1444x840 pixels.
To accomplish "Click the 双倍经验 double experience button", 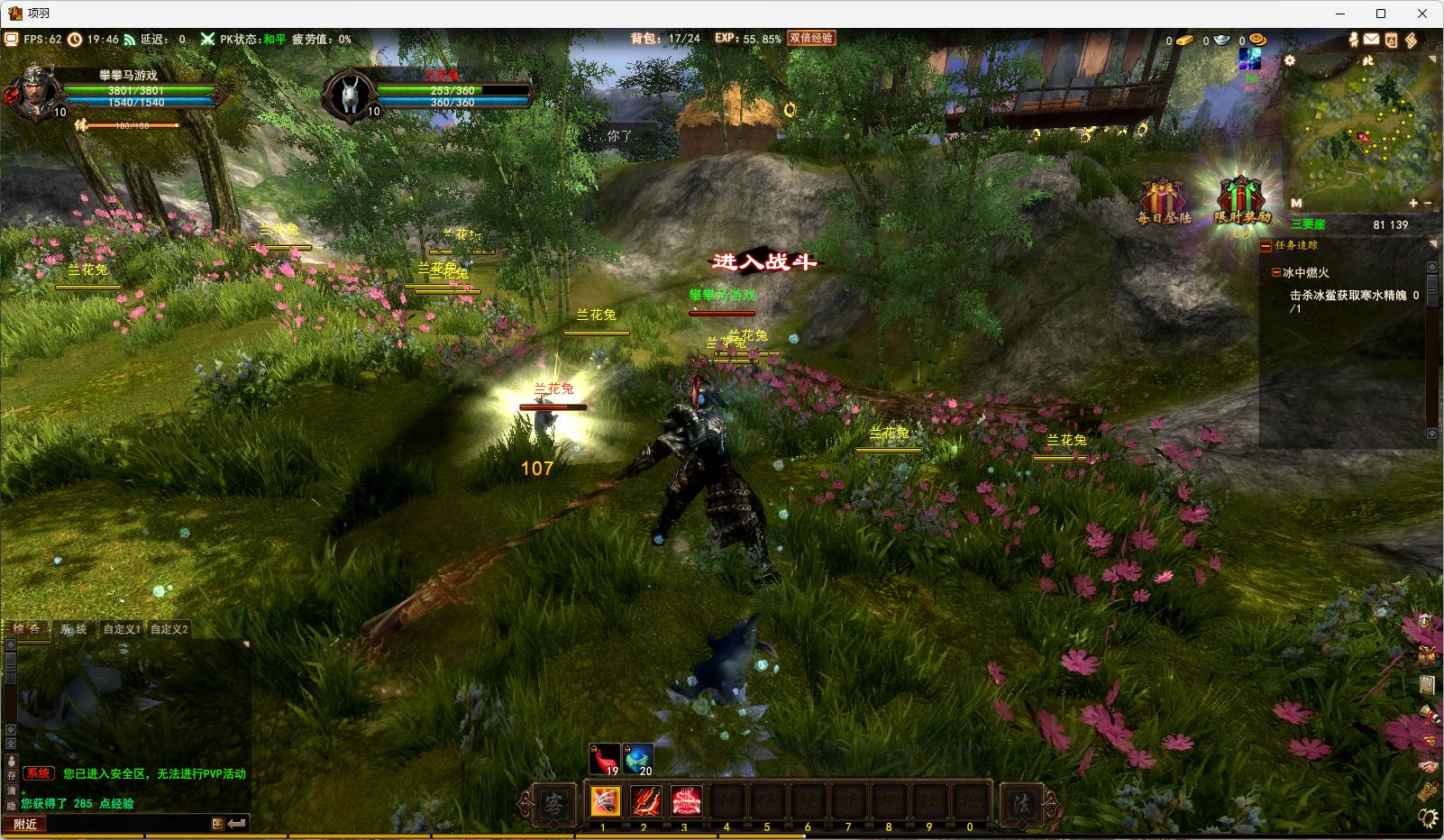I will click(811, 39).
